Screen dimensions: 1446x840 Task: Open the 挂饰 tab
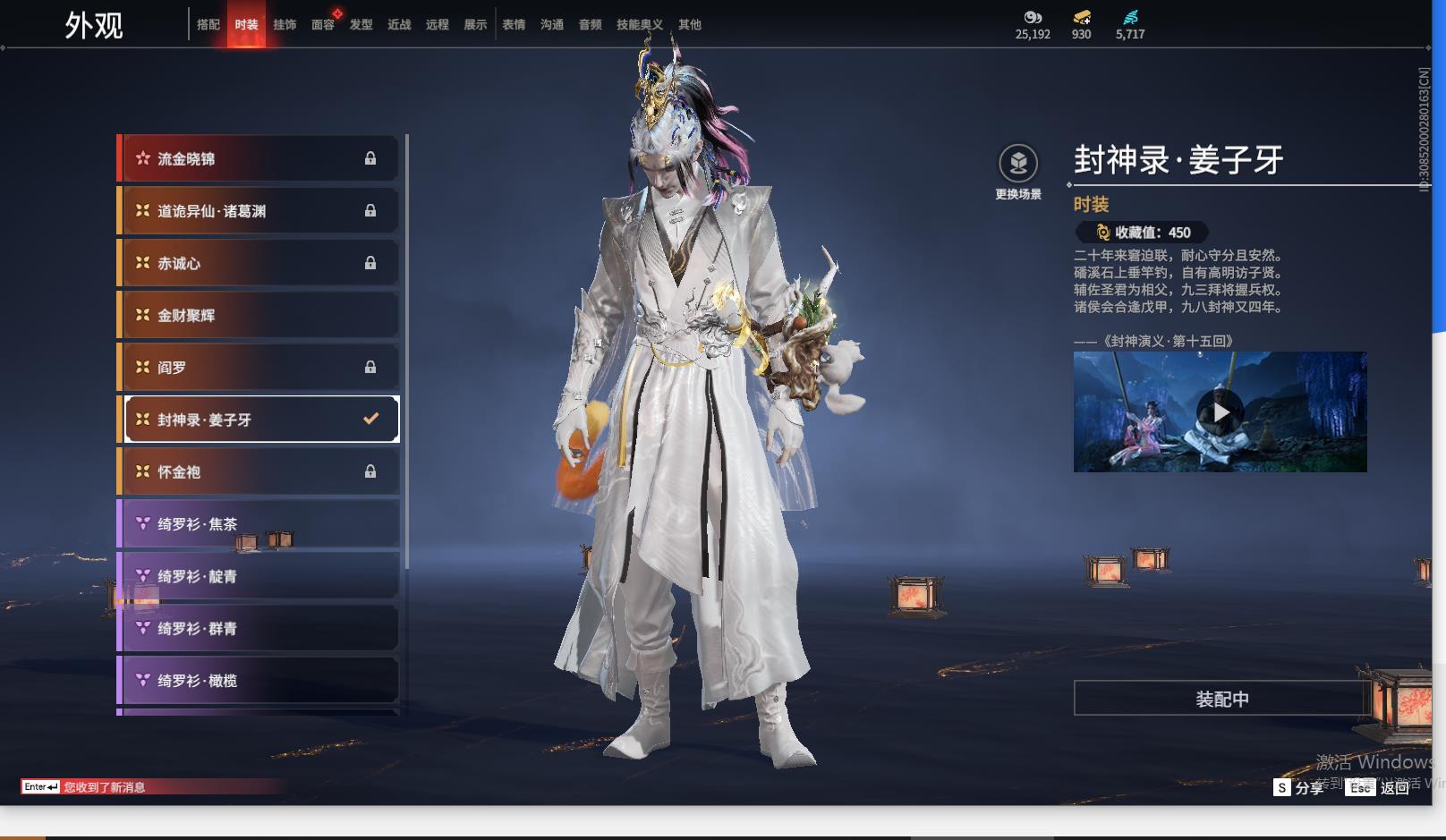pyautogui.click(x=285, y=25)
